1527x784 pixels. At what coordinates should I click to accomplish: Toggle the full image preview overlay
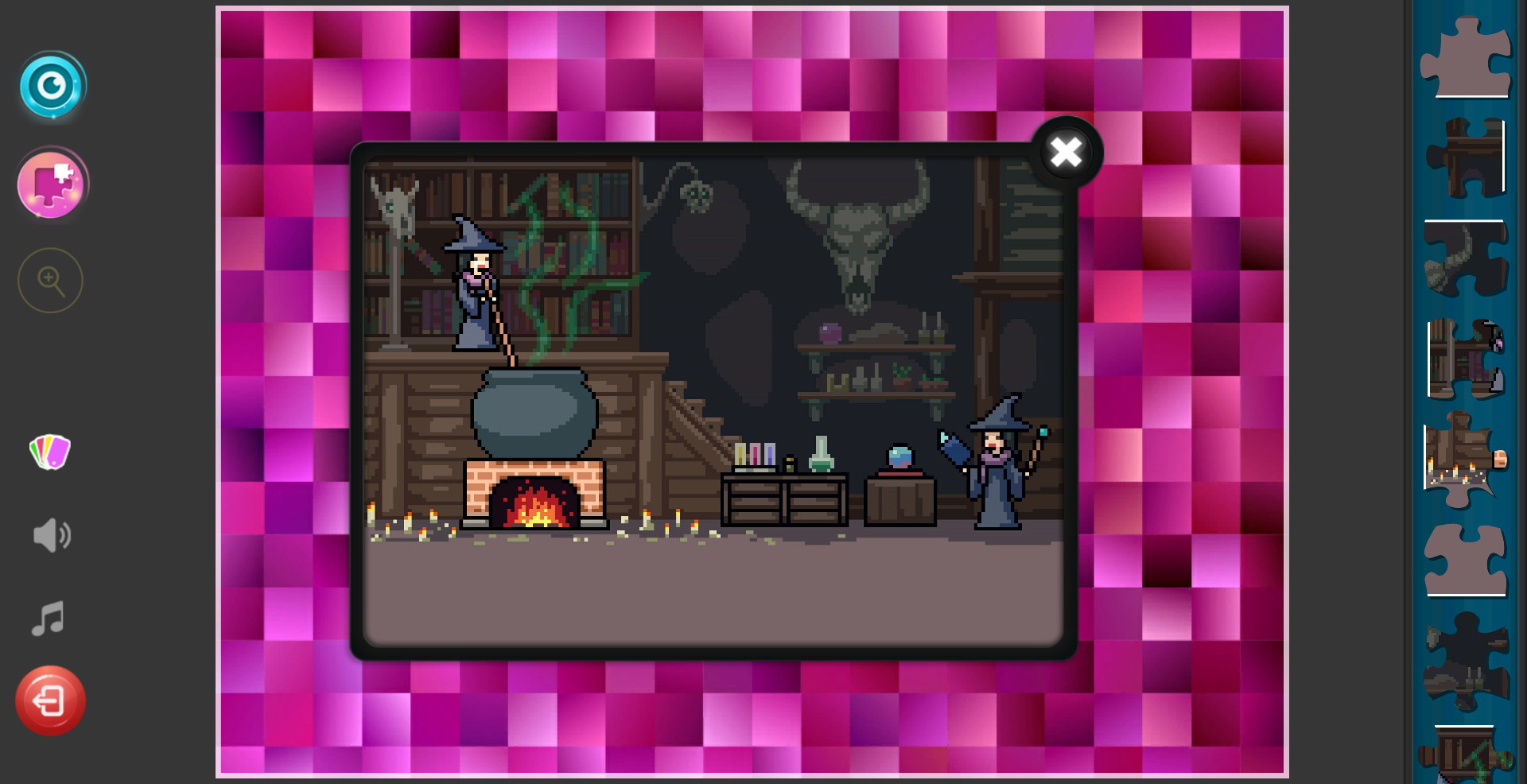(51, 87)
